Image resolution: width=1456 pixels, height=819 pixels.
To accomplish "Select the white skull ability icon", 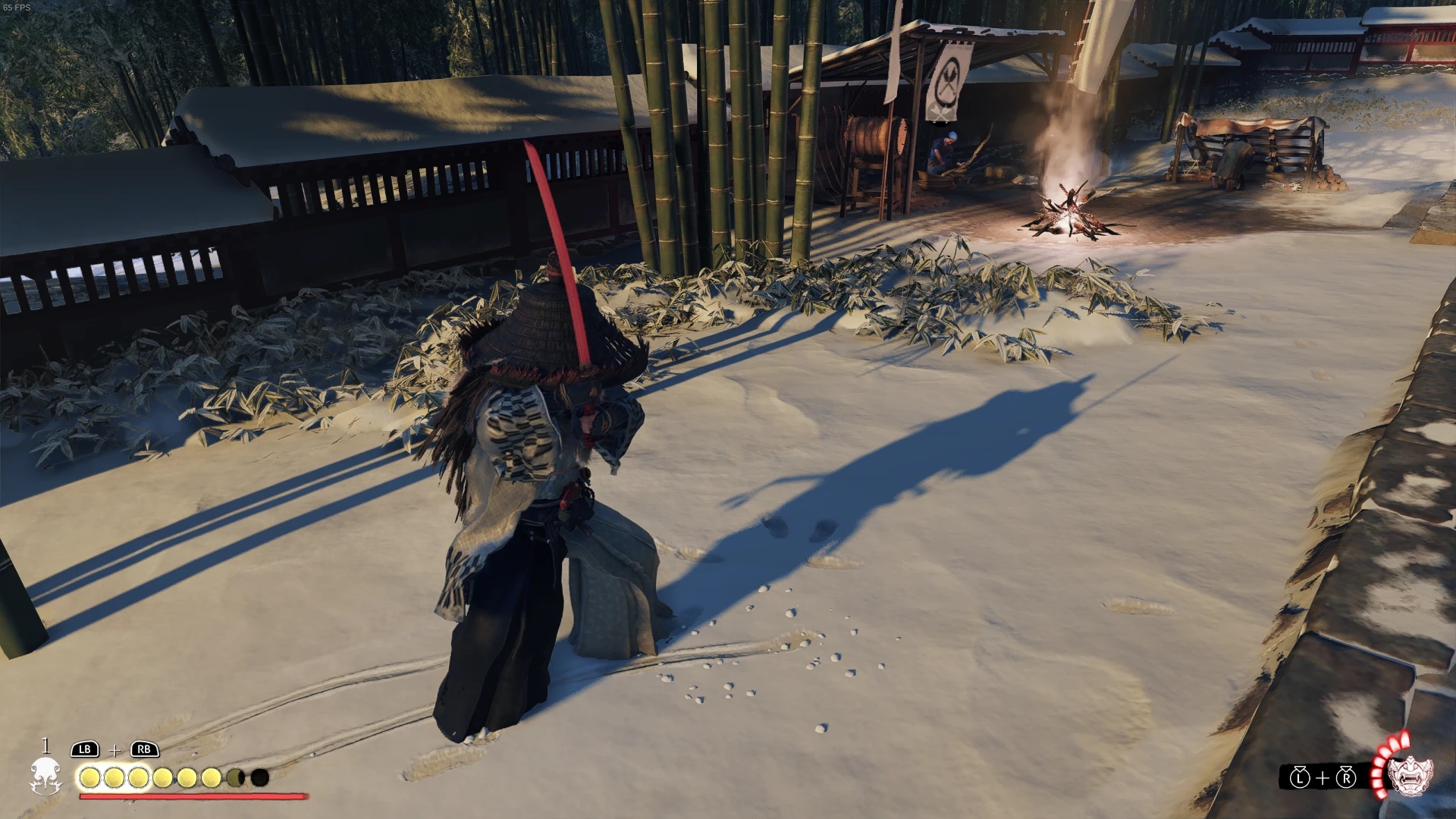I will pos(45,777).
